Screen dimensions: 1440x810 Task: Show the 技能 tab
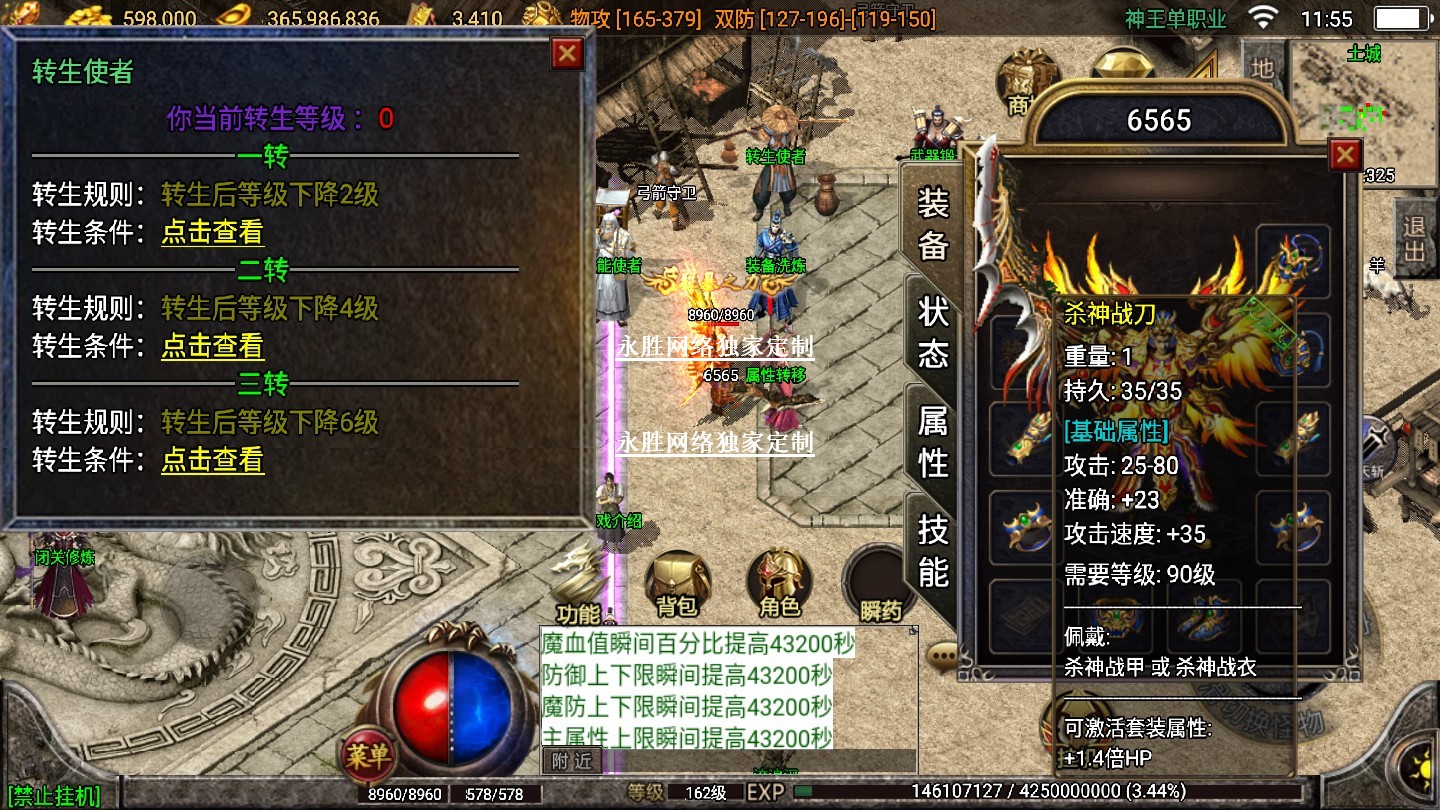tap(932, 550)
